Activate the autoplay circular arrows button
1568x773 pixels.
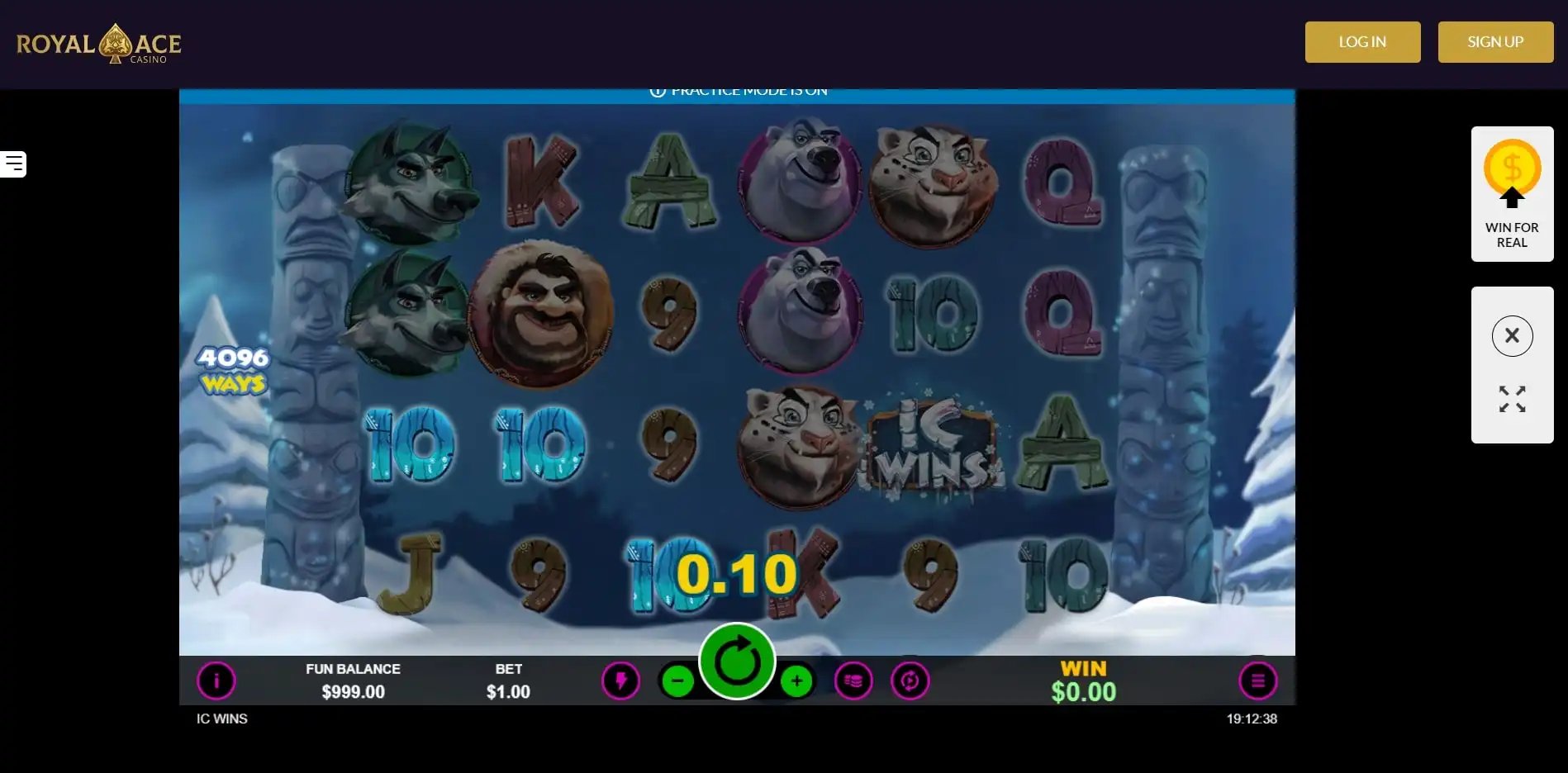(910, 681)
